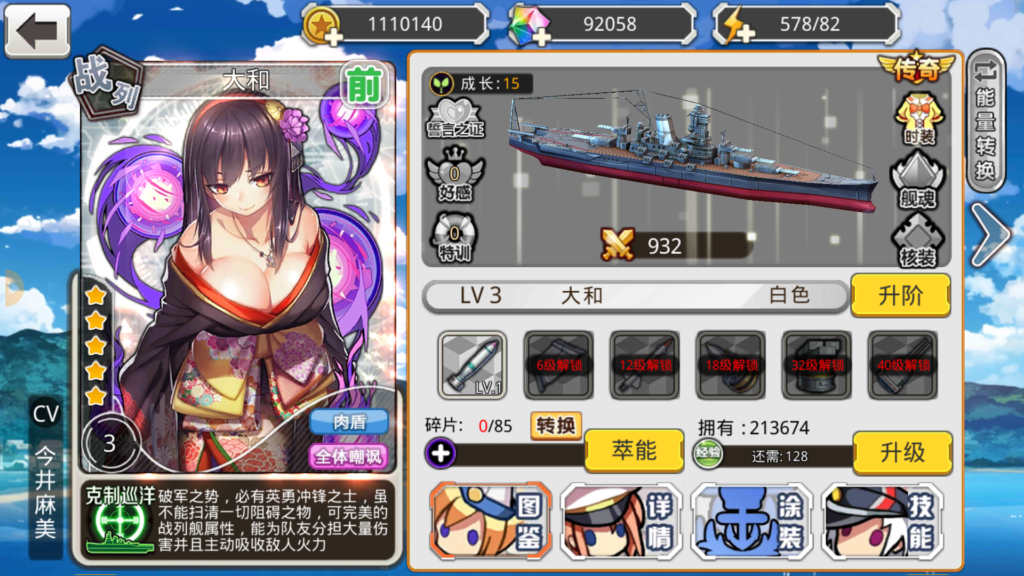Open the 图鉴 encyclopedia
Screen dimensions: 1024x576
(490, 521)
